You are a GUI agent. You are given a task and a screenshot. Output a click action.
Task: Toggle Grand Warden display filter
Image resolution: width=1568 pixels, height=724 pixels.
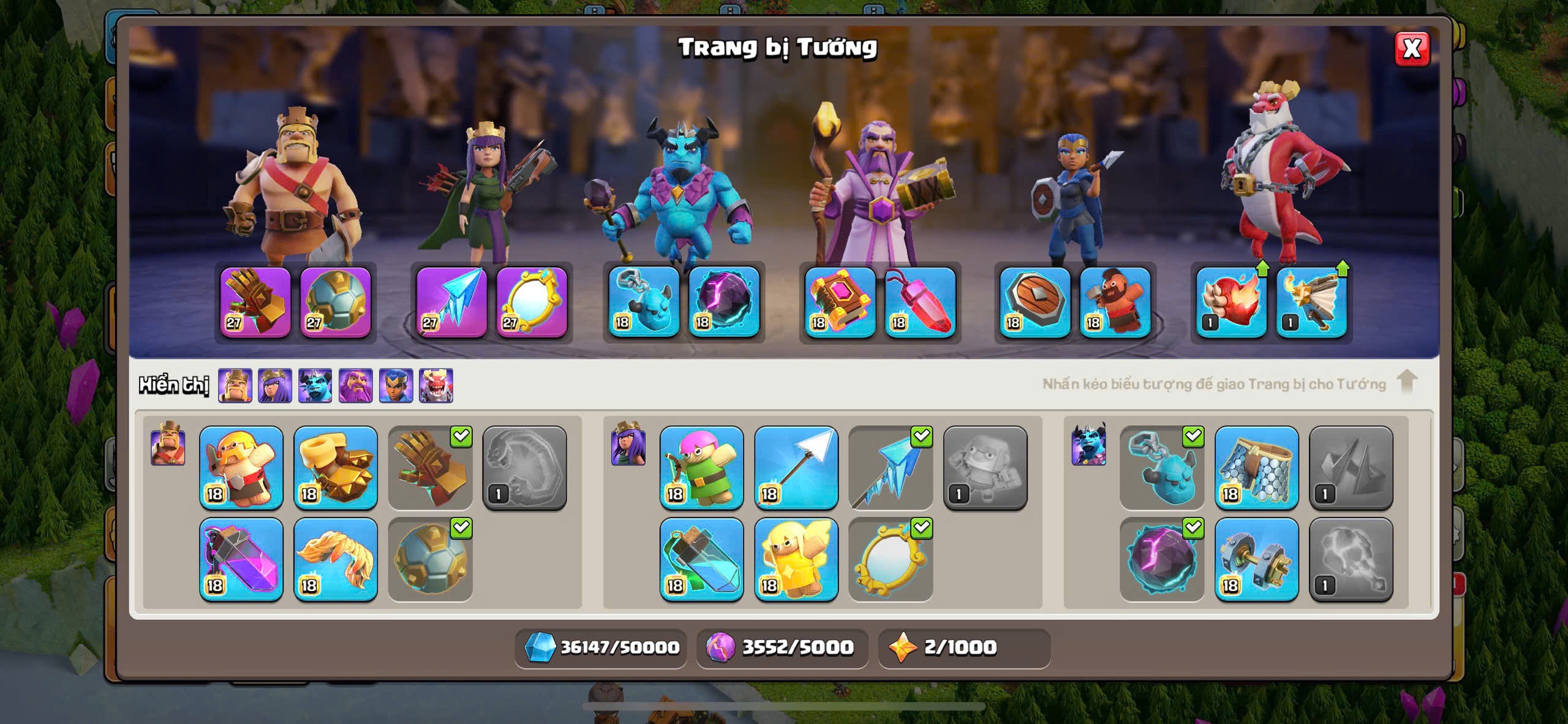coord(355,386)
